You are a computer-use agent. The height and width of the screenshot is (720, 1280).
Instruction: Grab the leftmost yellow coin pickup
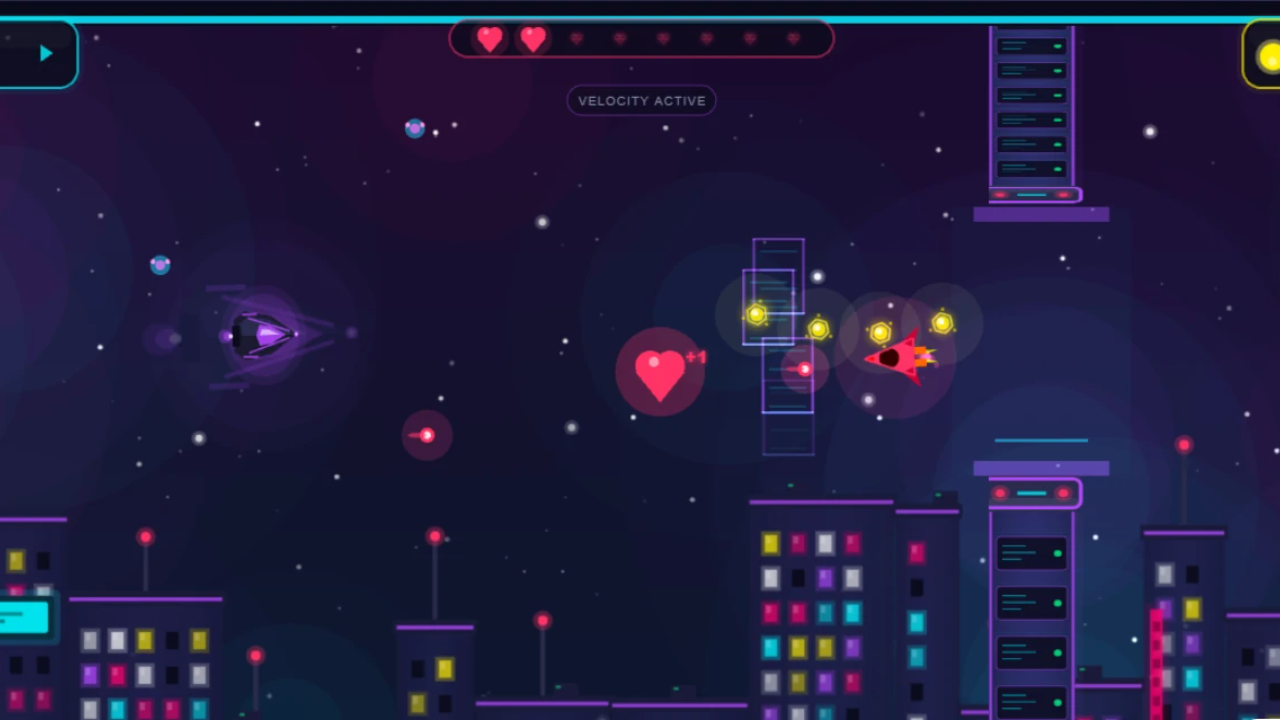click(756, 315)
